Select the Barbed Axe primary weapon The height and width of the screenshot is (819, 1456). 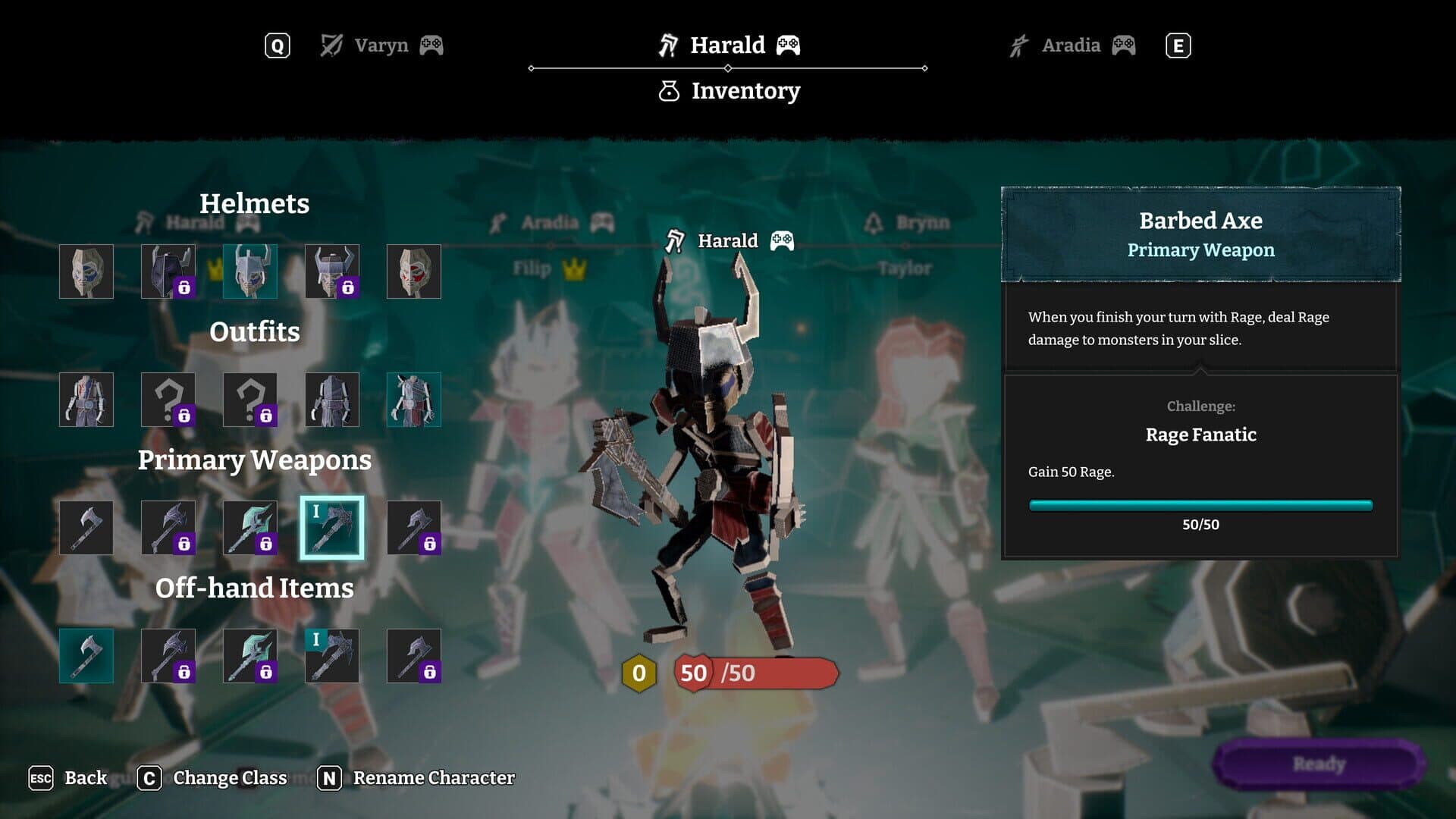click(332, 527)
